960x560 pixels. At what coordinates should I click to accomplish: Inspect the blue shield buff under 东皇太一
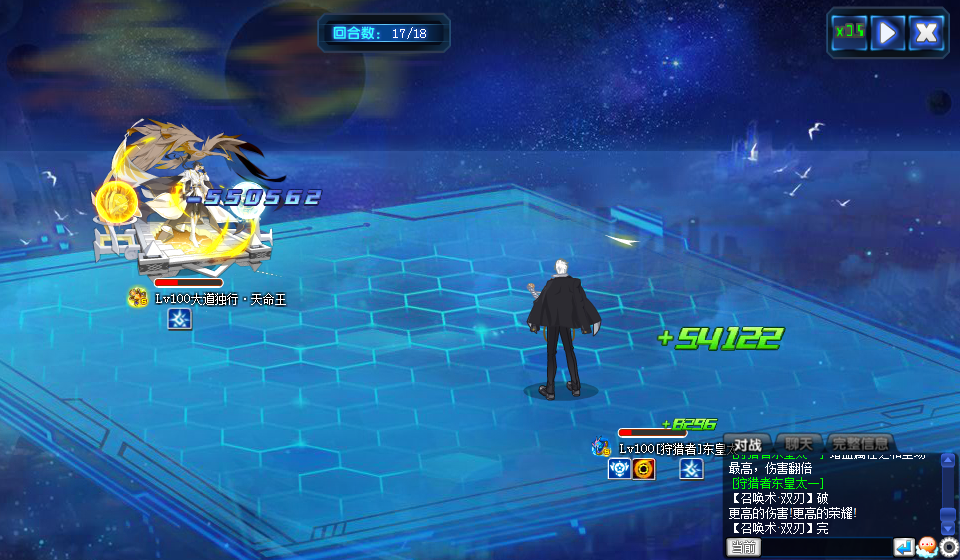click(x=619, y=469)
